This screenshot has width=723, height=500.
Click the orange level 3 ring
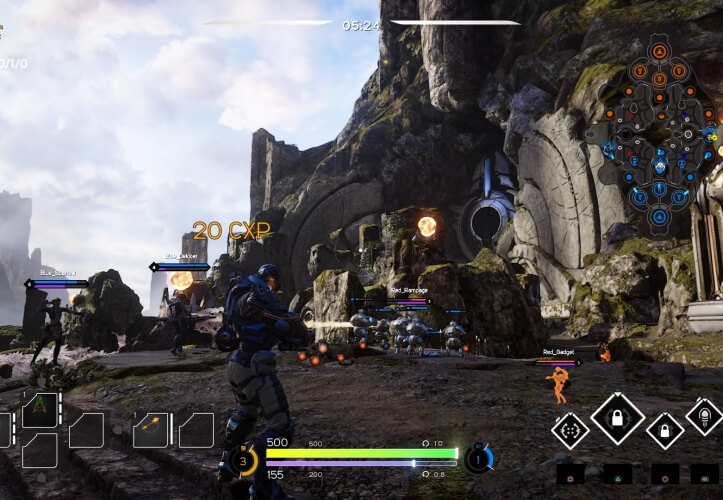pos(243,460)
